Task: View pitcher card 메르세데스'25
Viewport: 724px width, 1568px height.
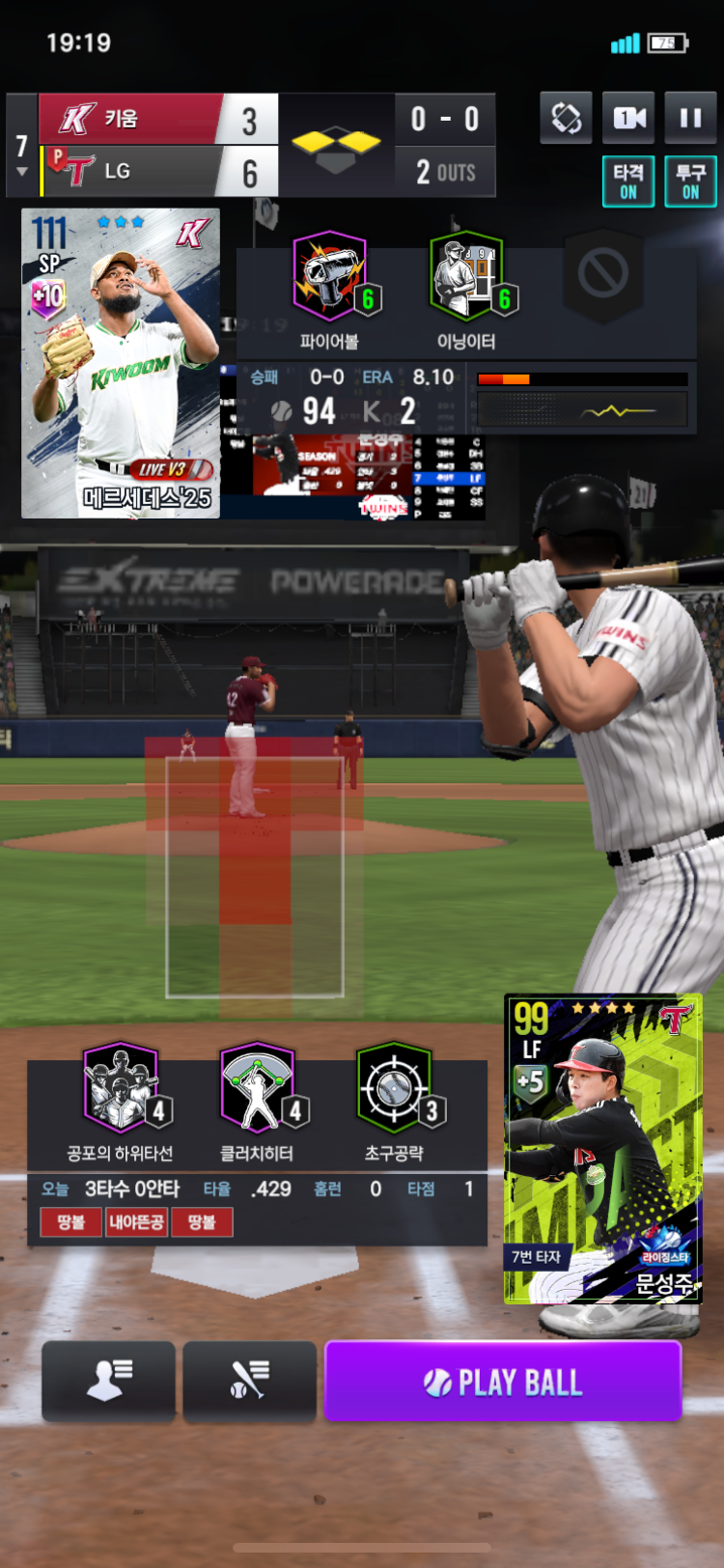Action: (121, 363)
